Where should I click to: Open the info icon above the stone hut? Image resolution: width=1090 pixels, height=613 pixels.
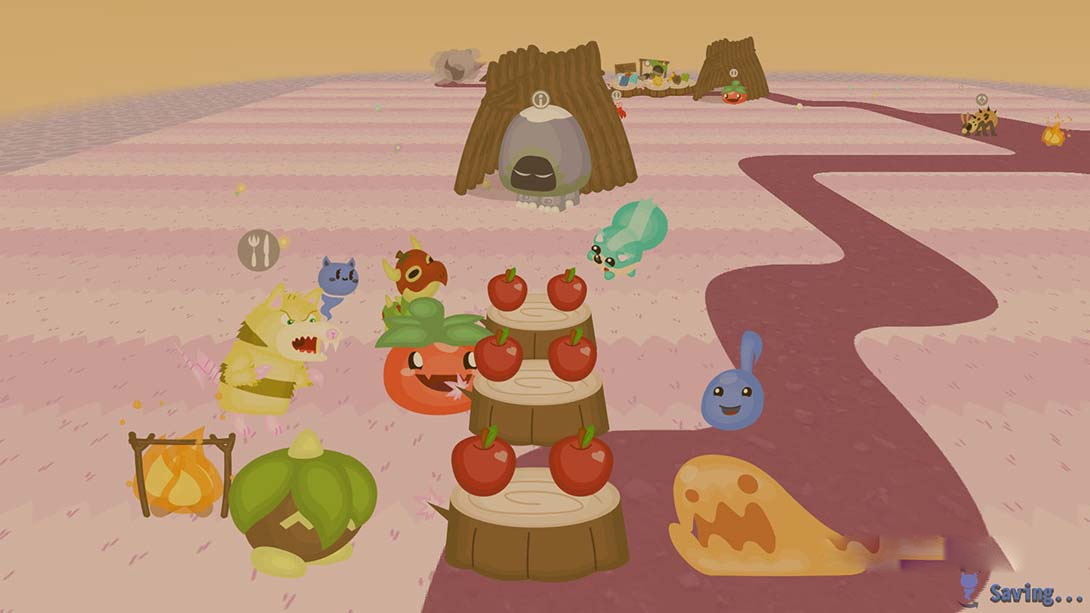(541, 99)
